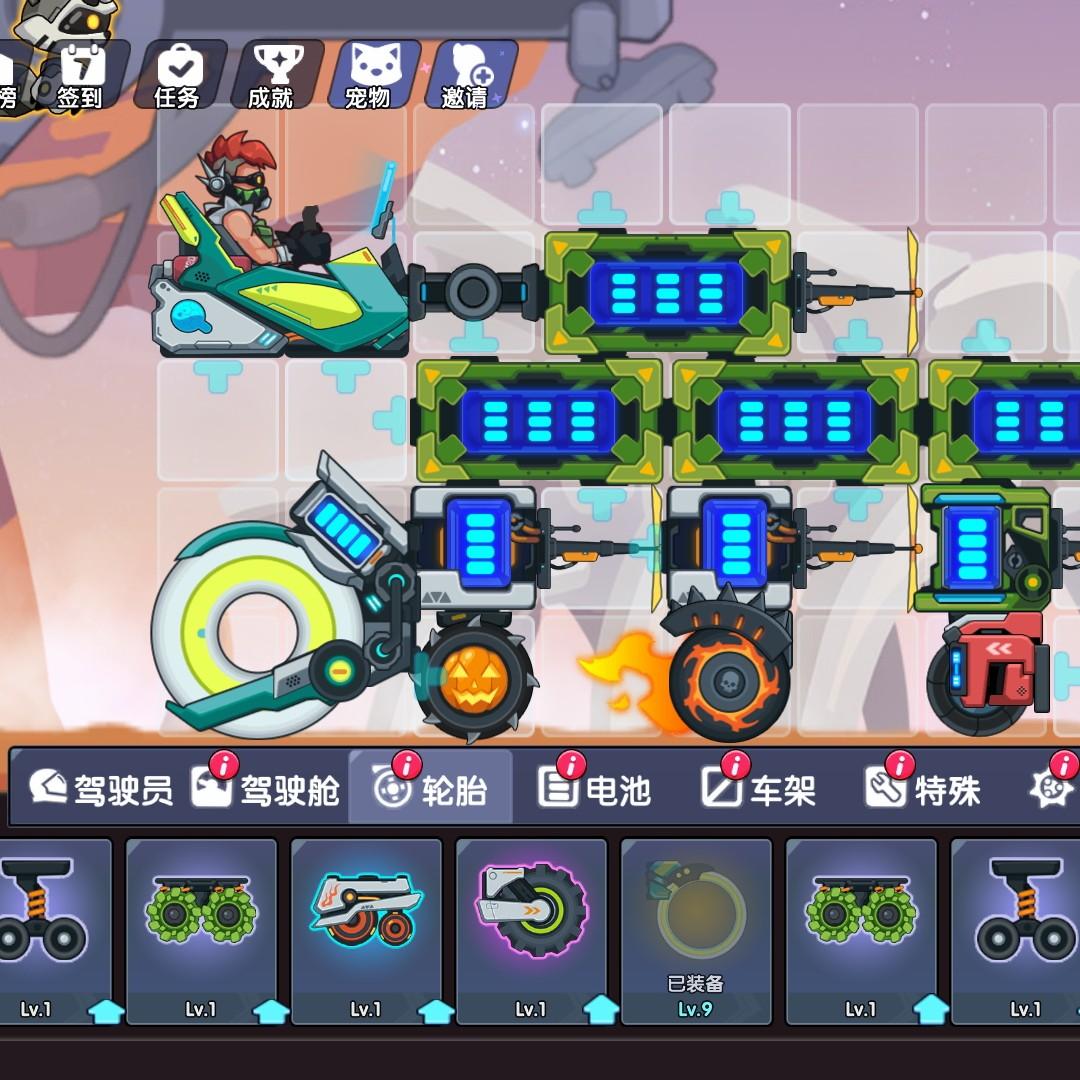
Task: Select the orange flame-wheel part card
Action: 366,930
